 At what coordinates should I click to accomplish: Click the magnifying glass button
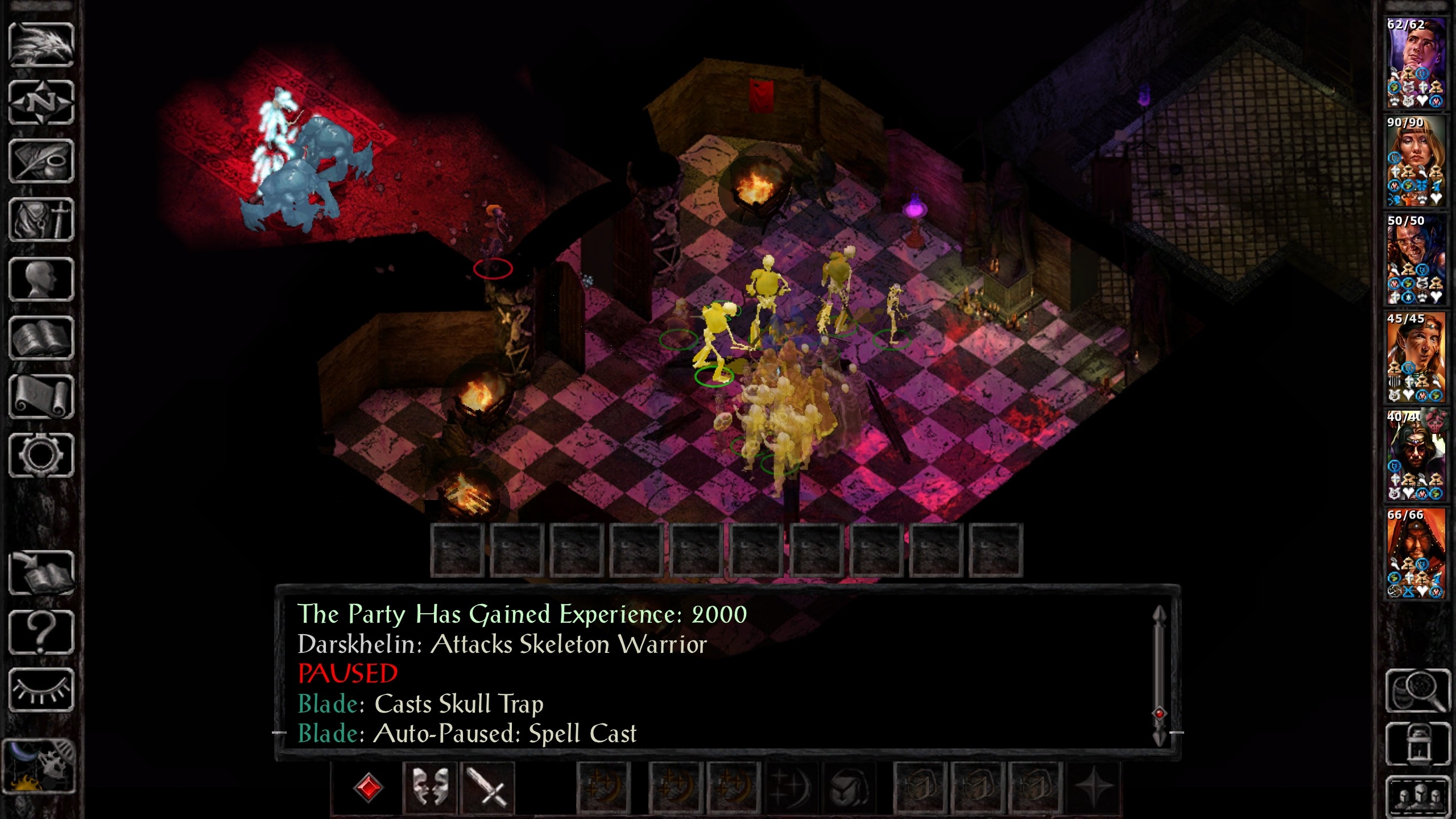pos(1417,691)
